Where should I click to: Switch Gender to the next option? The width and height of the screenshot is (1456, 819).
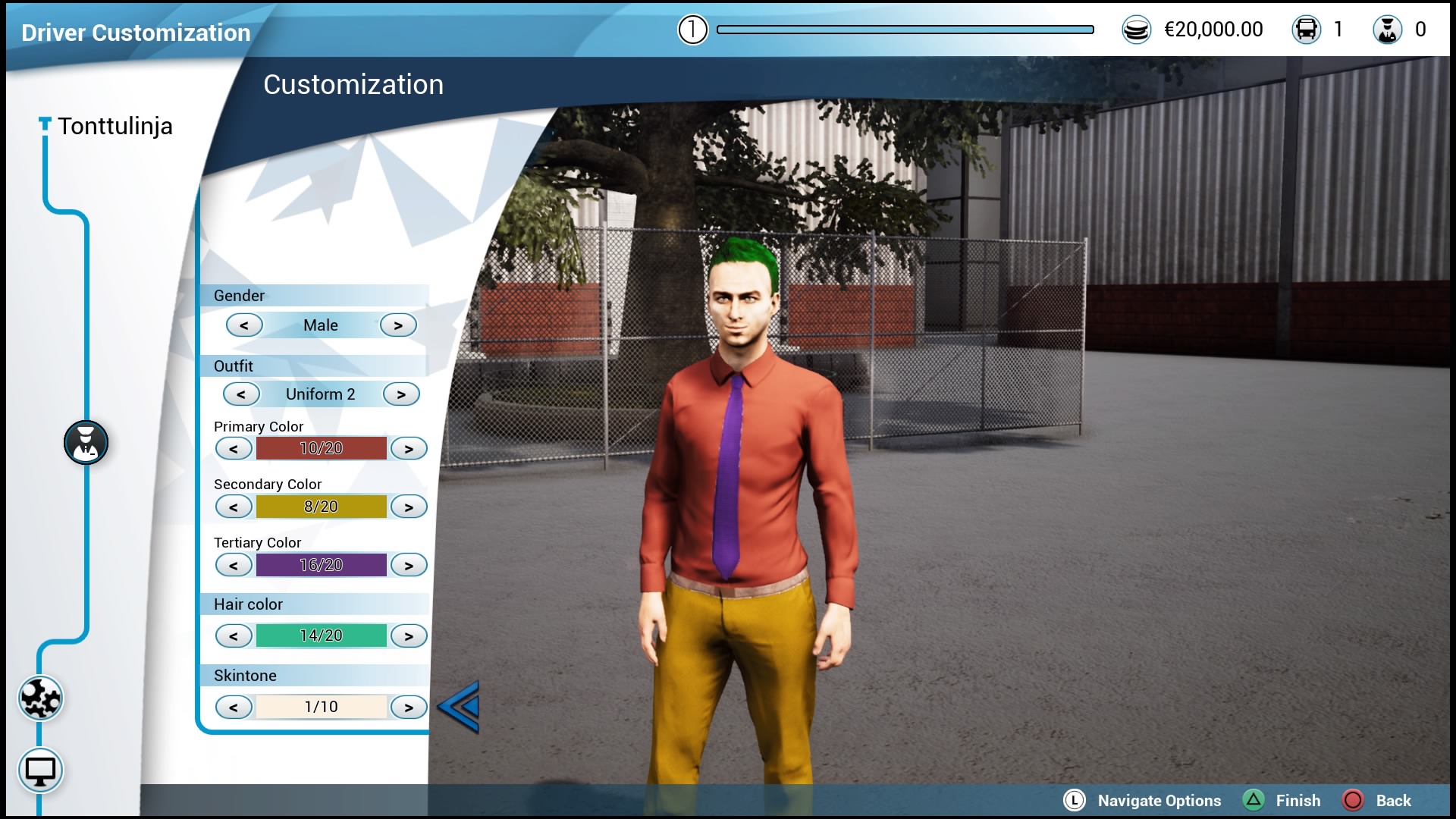[x=398, y=325]
